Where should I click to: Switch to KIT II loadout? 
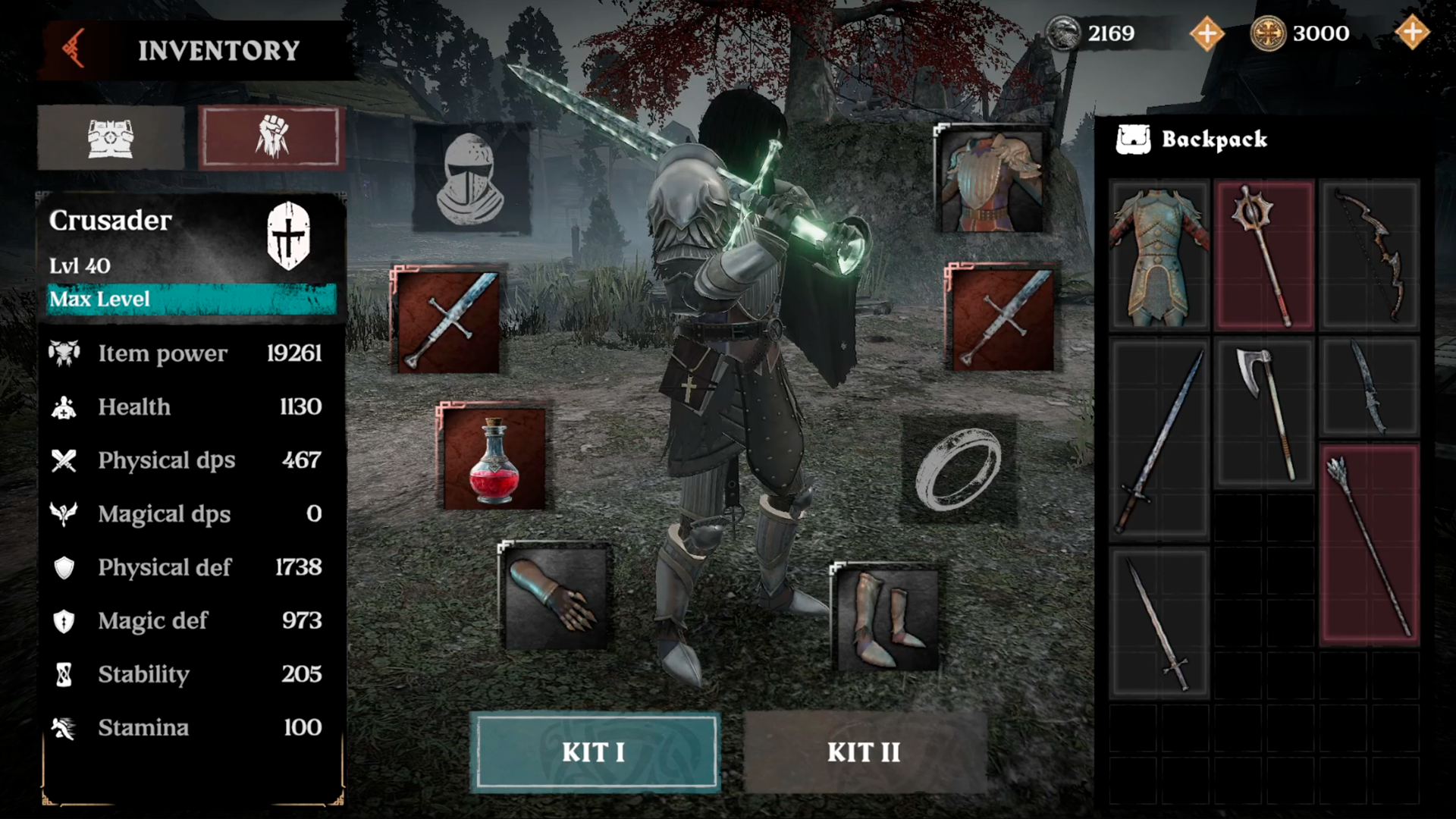click(x=864, y=752)
